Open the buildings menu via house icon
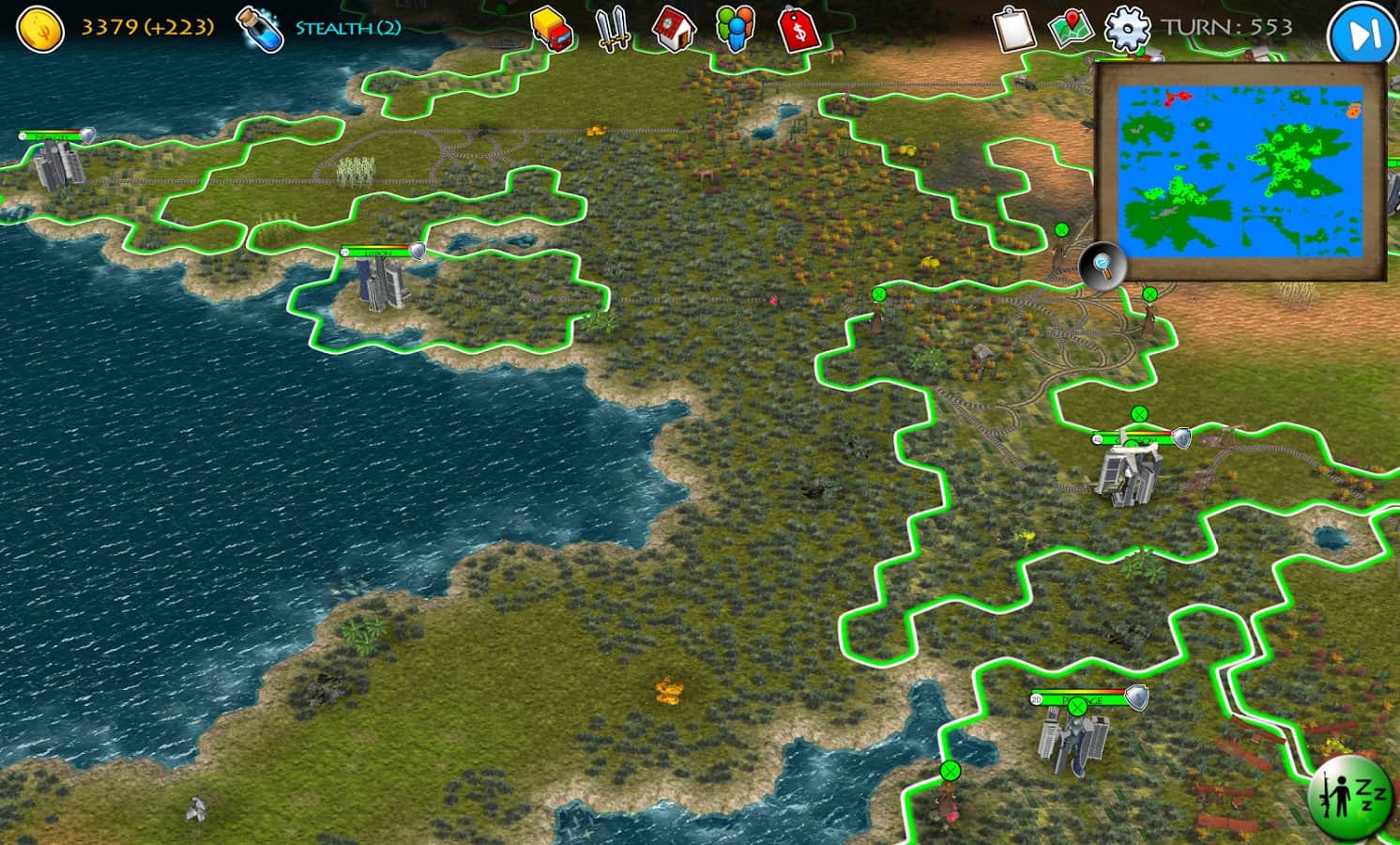Image resolution: width=1400 pixels, height=845 pixels. 673,29
